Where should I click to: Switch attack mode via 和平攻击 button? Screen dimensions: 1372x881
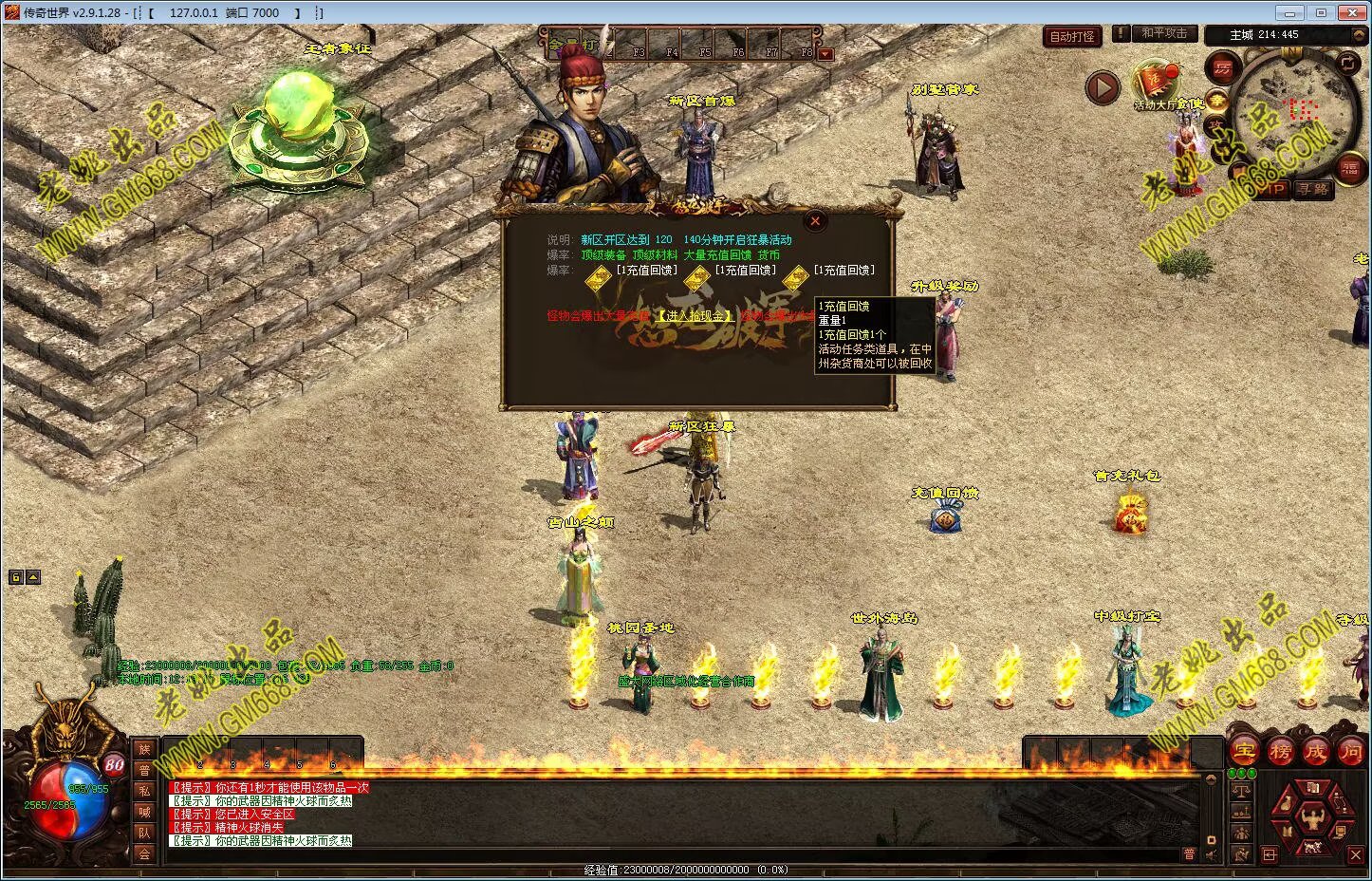[x=1163, y=34]
